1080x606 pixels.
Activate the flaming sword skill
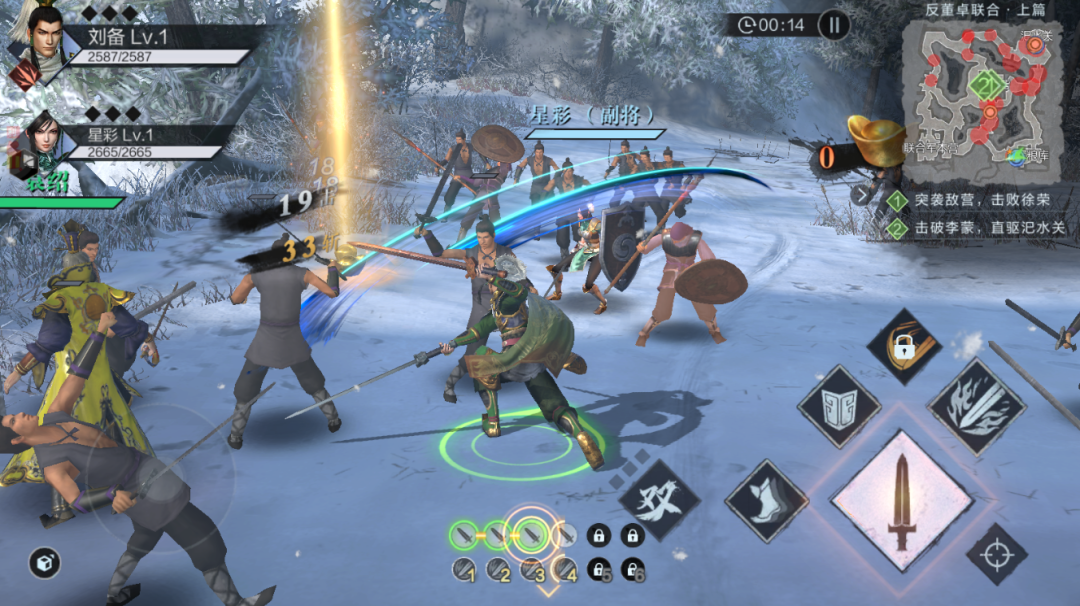click(x=976, y=407)
